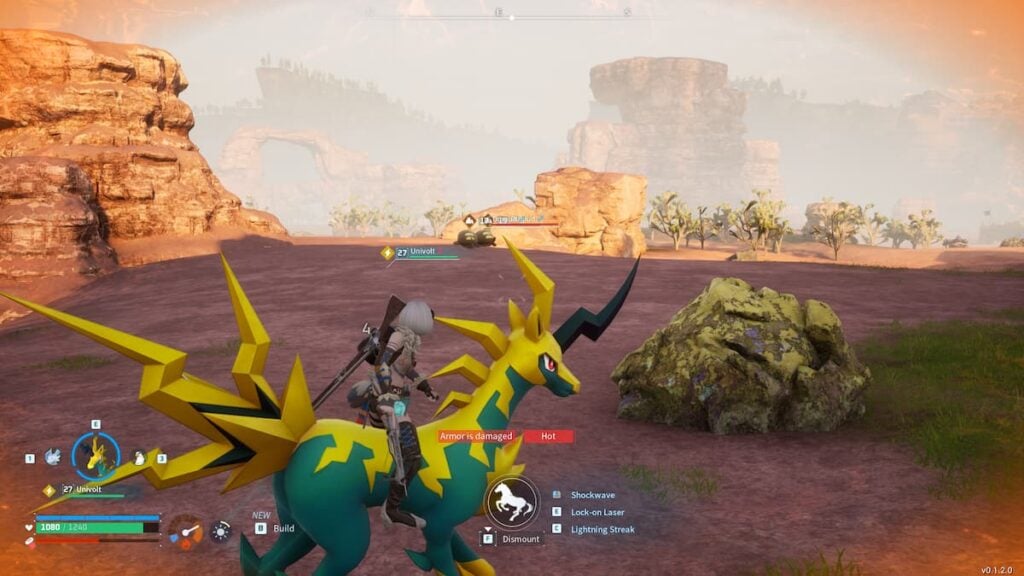Open the Build option
Viewport: 1024px width, 576px height.
[283, 528]
